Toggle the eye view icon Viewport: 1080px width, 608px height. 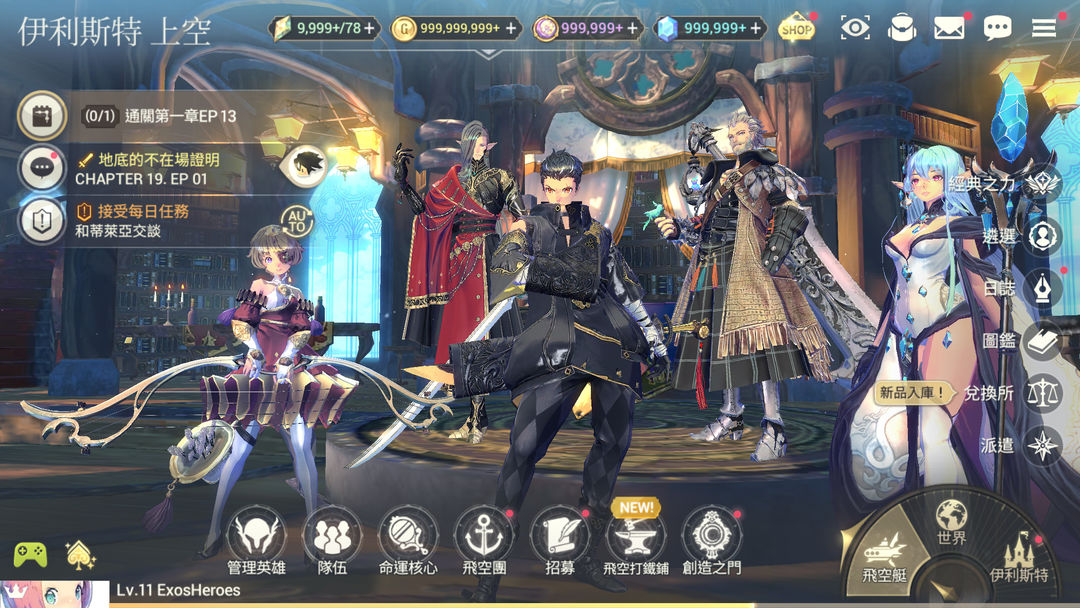855,28
